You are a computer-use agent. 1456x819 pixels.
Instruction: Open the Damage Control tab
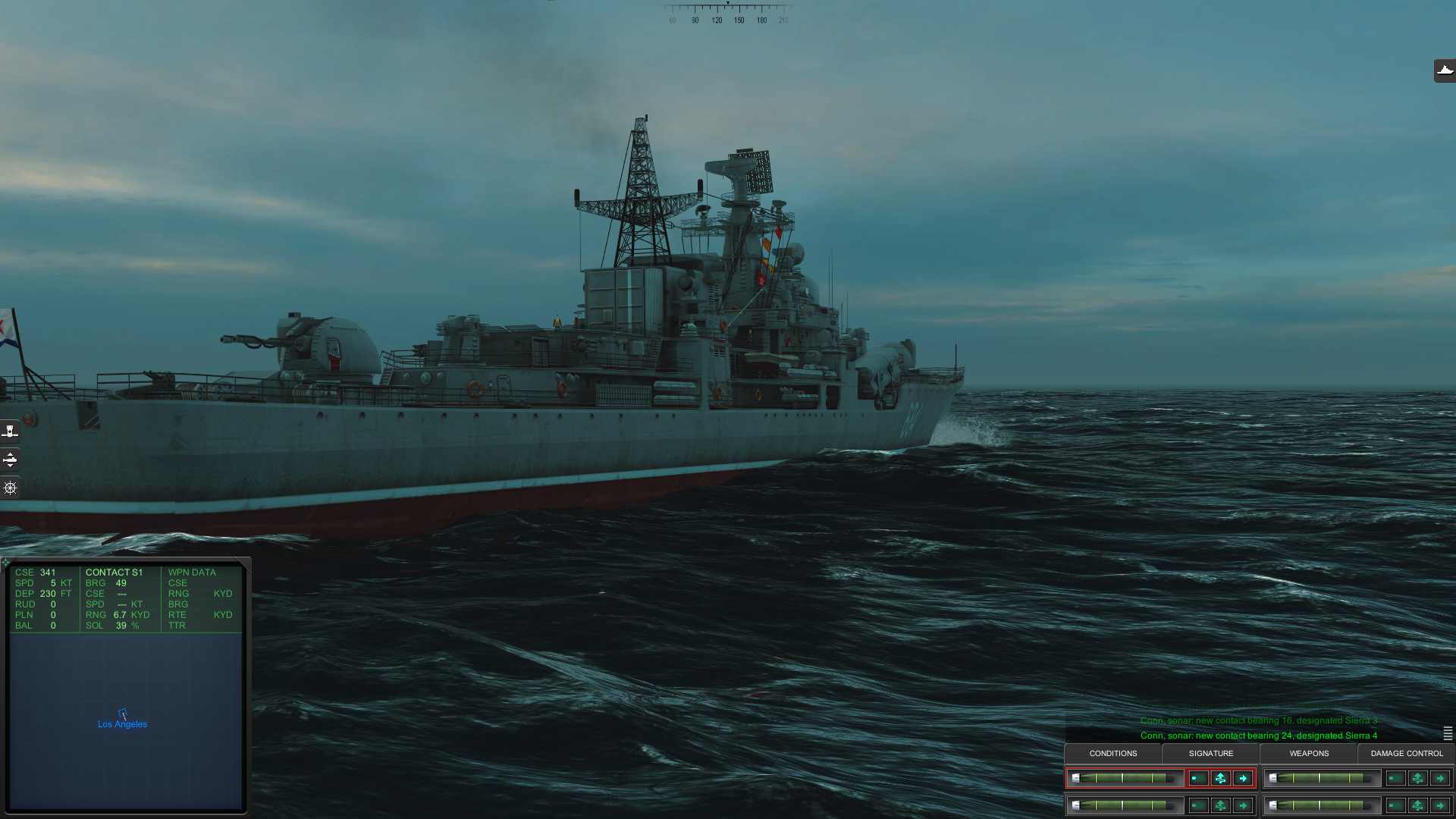coord(1407,753)
